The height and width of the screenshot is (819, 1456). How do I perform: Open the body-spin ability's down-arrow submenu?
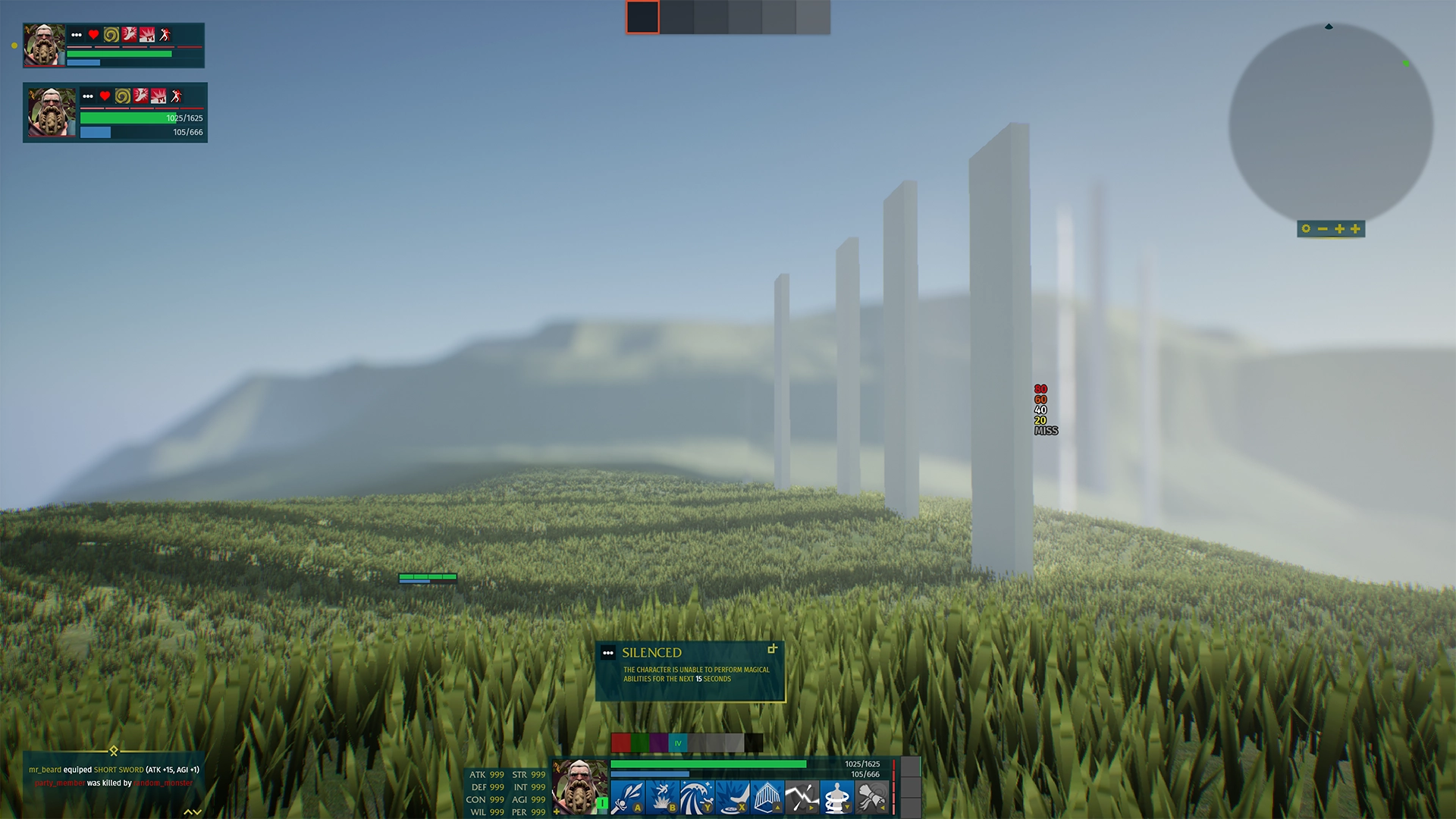click(847, 808)
